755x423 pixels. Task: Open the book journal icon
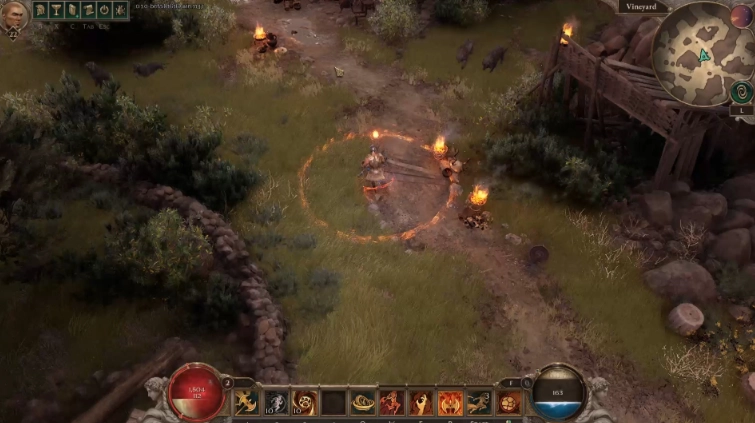[72, 10]
